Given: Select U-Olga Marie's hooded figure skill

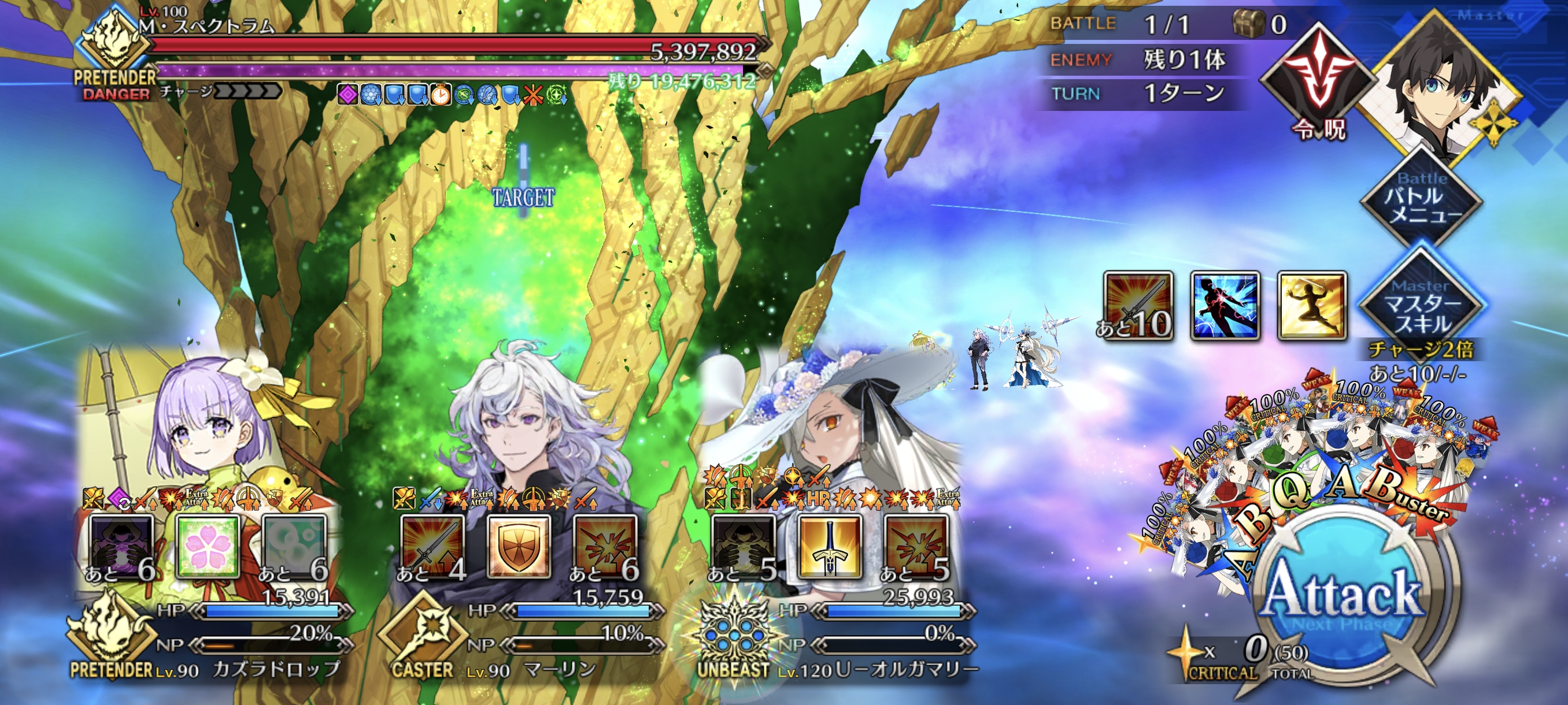Looking at the screenshot, I should [x=743, y=546].
